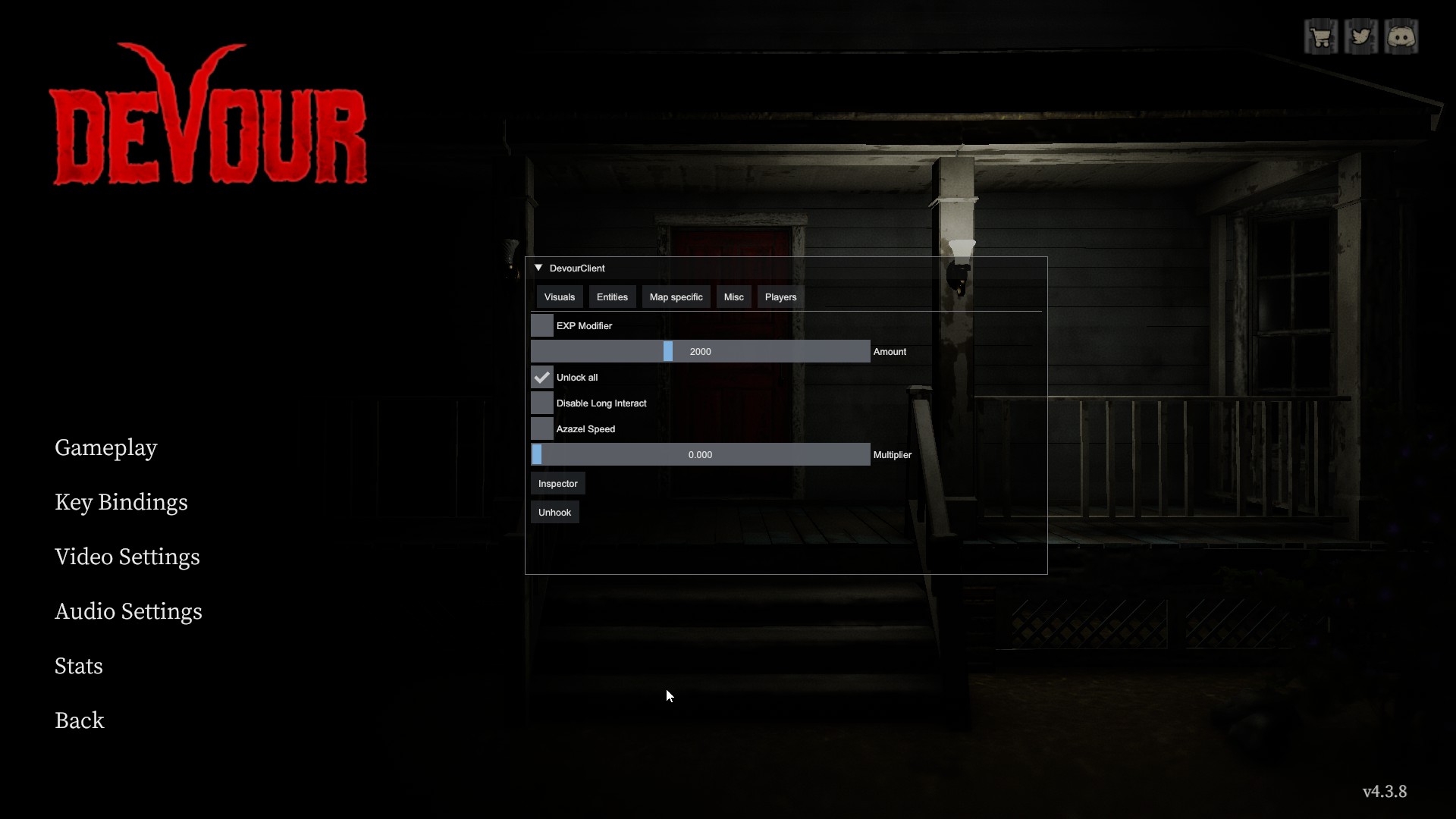This screenshot has width=1456, height=819.
Task: Open the Gameplay menu option
Action: [105, 447]
